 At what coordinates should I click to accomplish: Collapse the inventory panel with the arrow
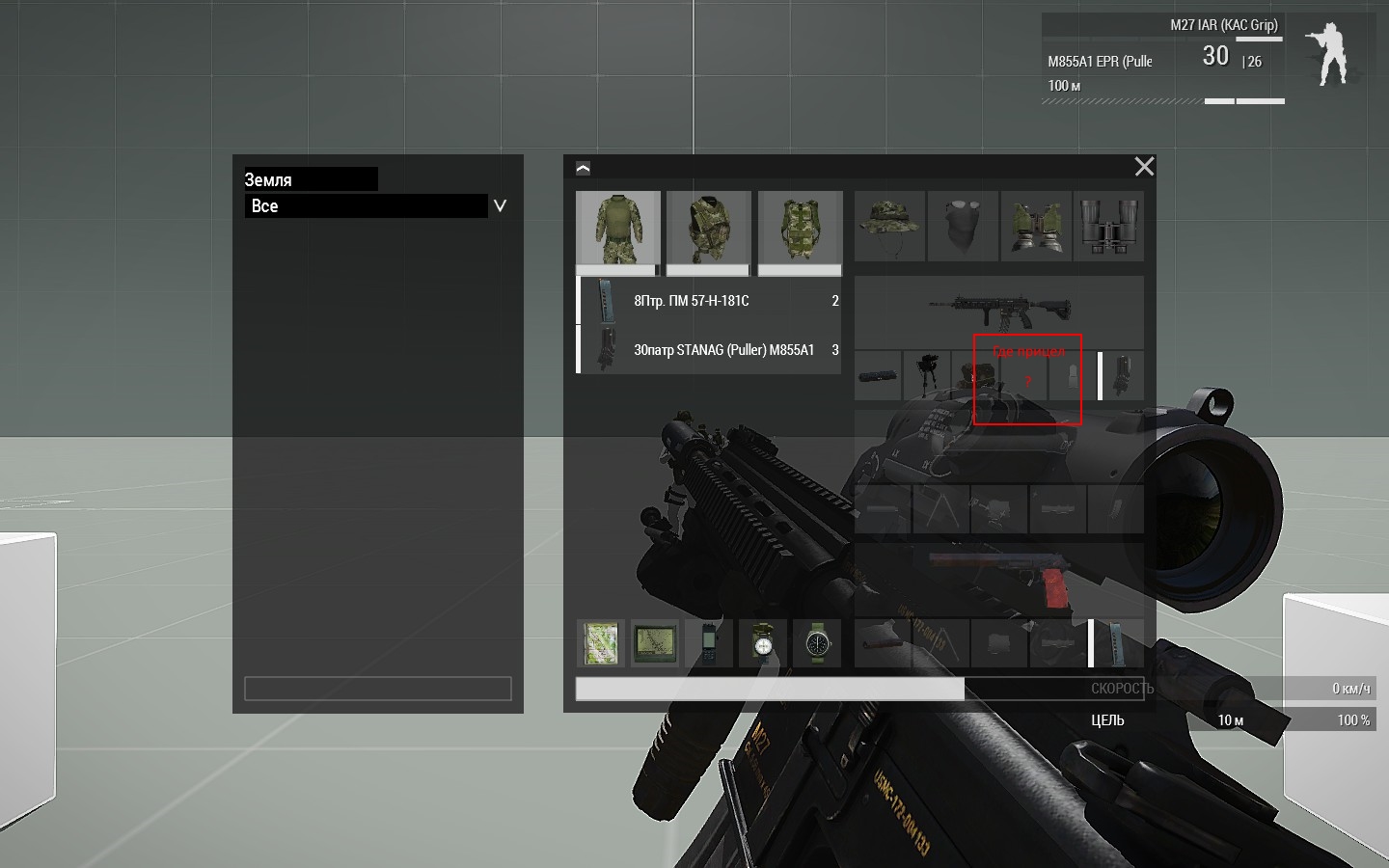point(583,168)
